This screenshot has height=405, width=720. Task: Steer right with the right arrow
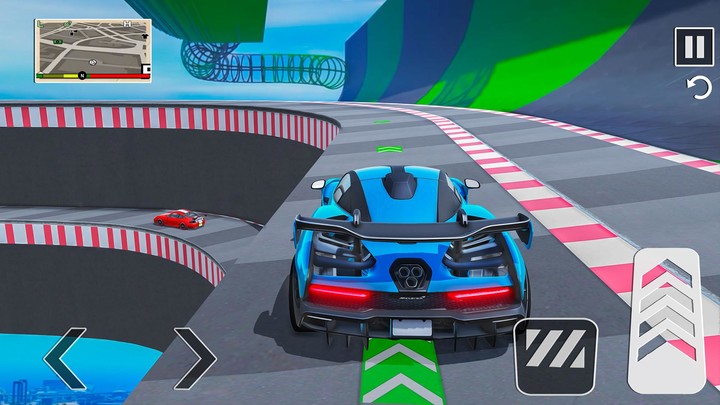pyautogui.click(x=193, y=355)
